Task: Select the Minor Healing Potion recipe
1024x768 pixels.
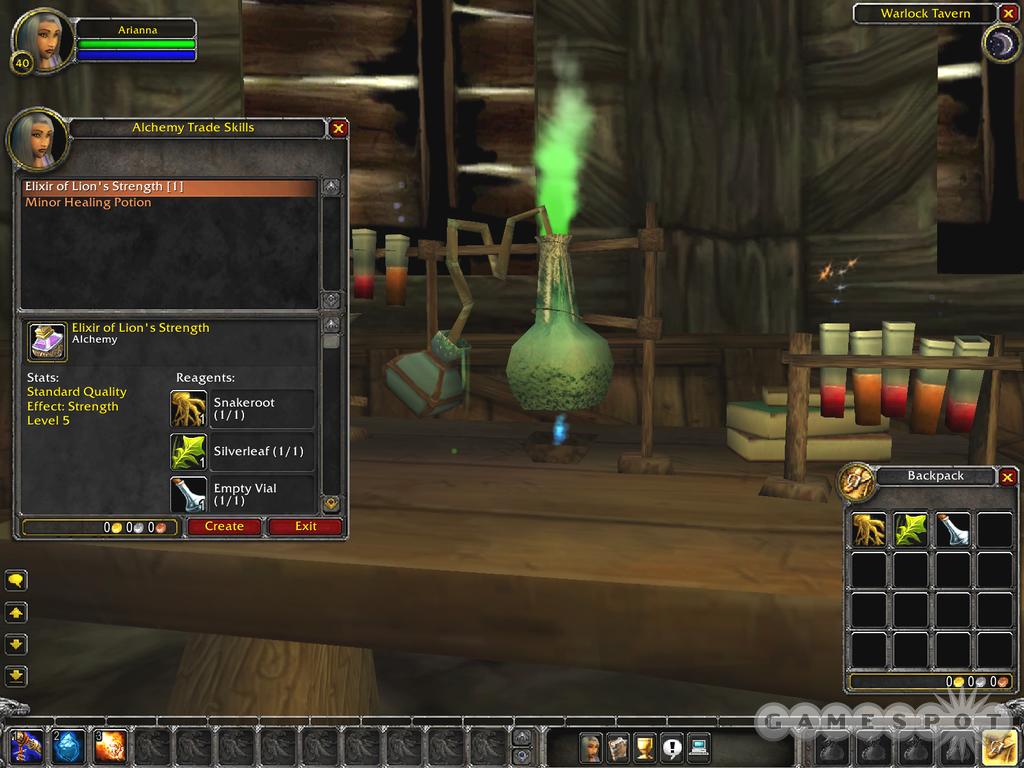Action: (88, 203)
